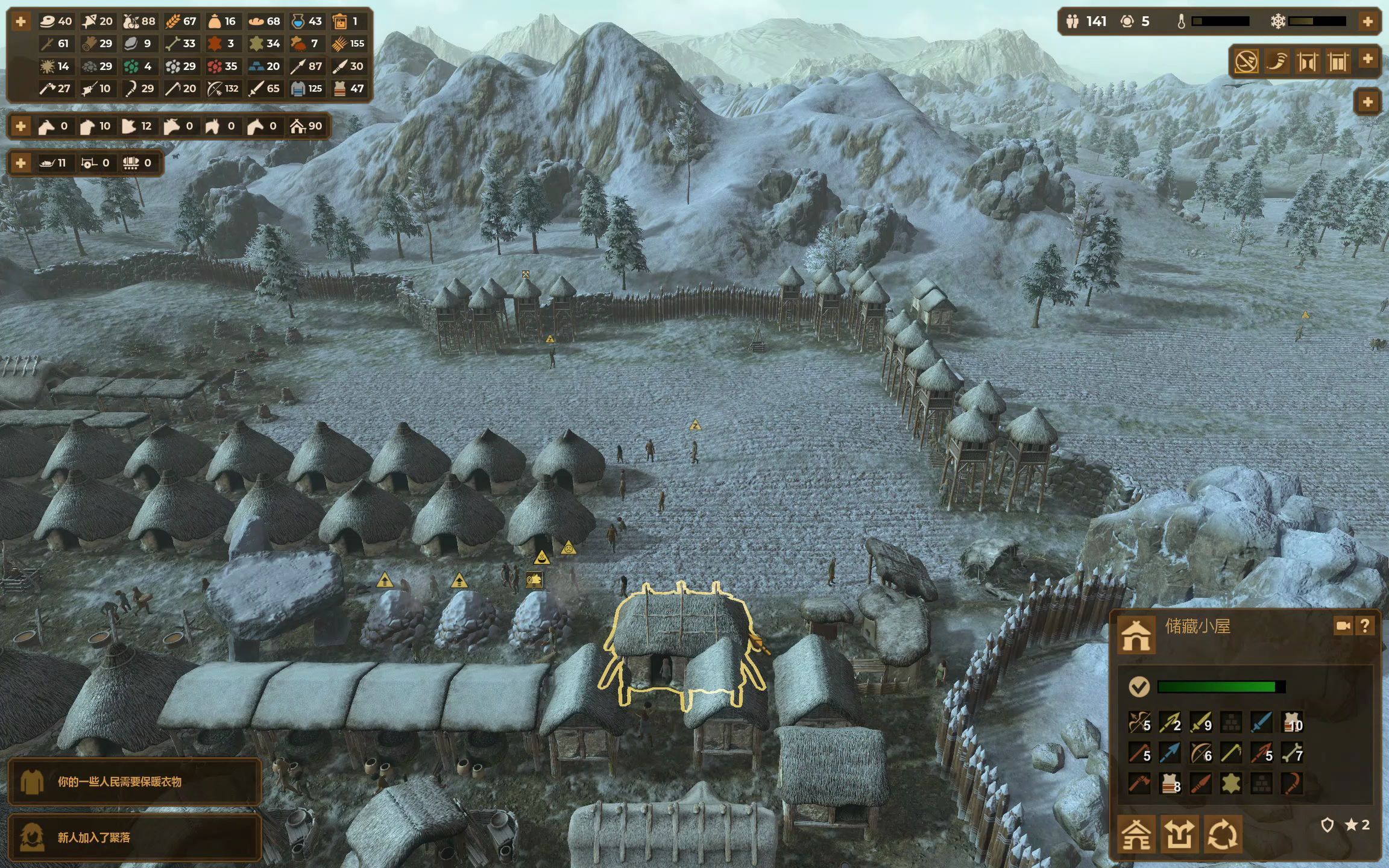Click the split arrows button in storage panel
This screenshot has height=868, width=1389.
[x=1179, y=834]
